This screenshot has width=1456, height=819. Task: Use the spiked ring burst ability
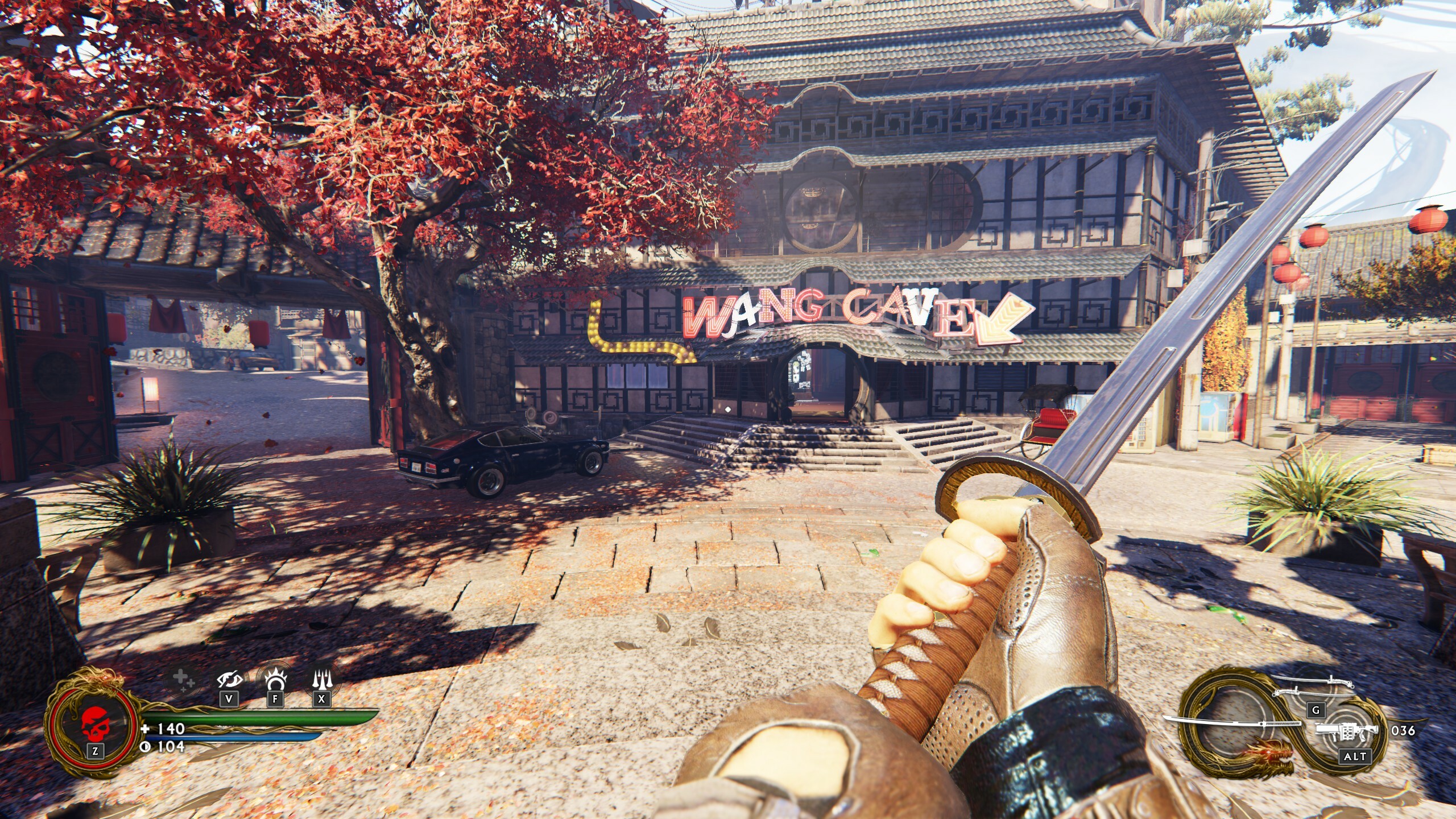(x=275, y=679)
